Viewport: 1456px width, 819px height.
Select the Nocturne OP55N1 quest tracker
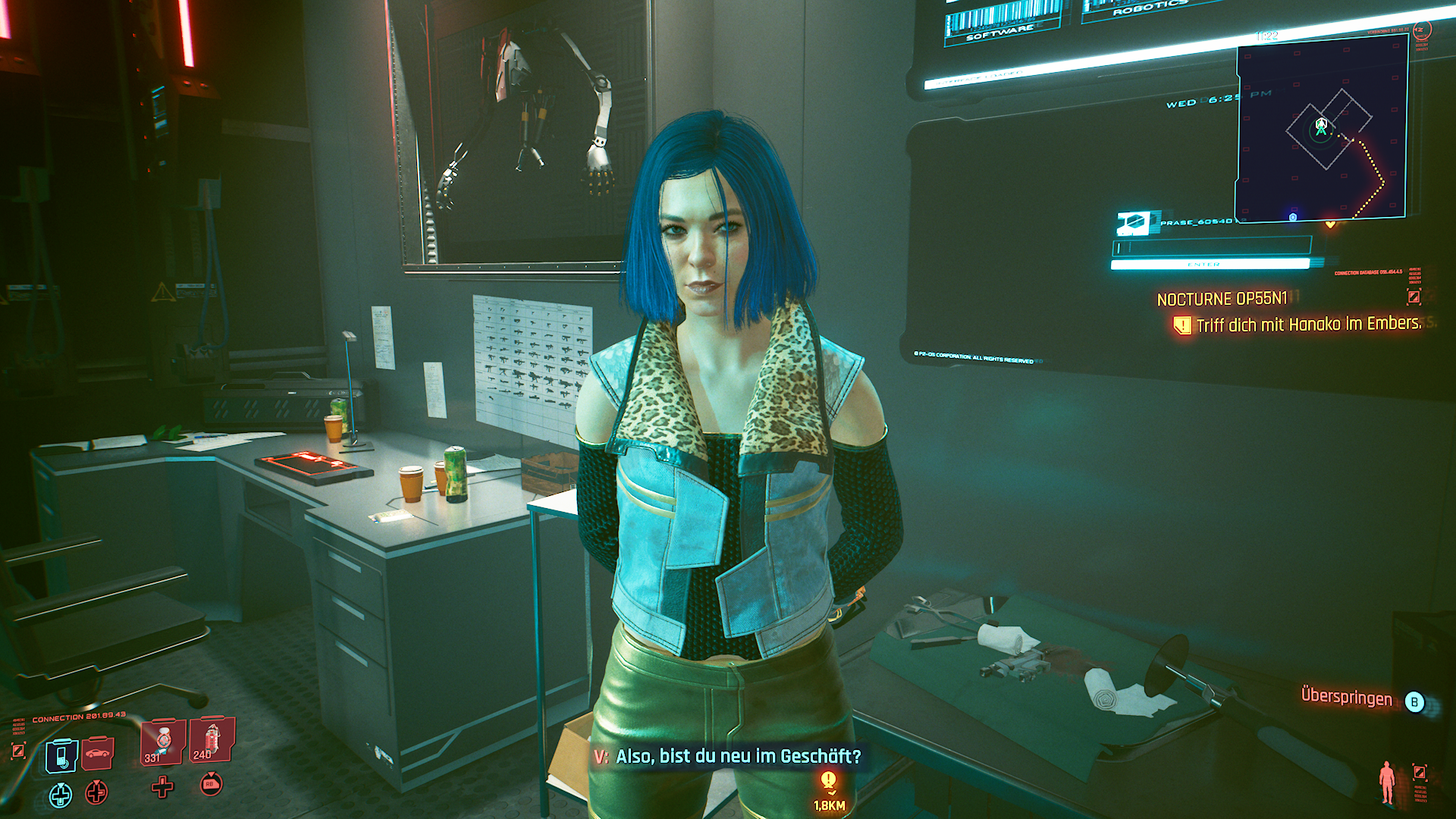pyautogui.click(x=1222, y=299)
